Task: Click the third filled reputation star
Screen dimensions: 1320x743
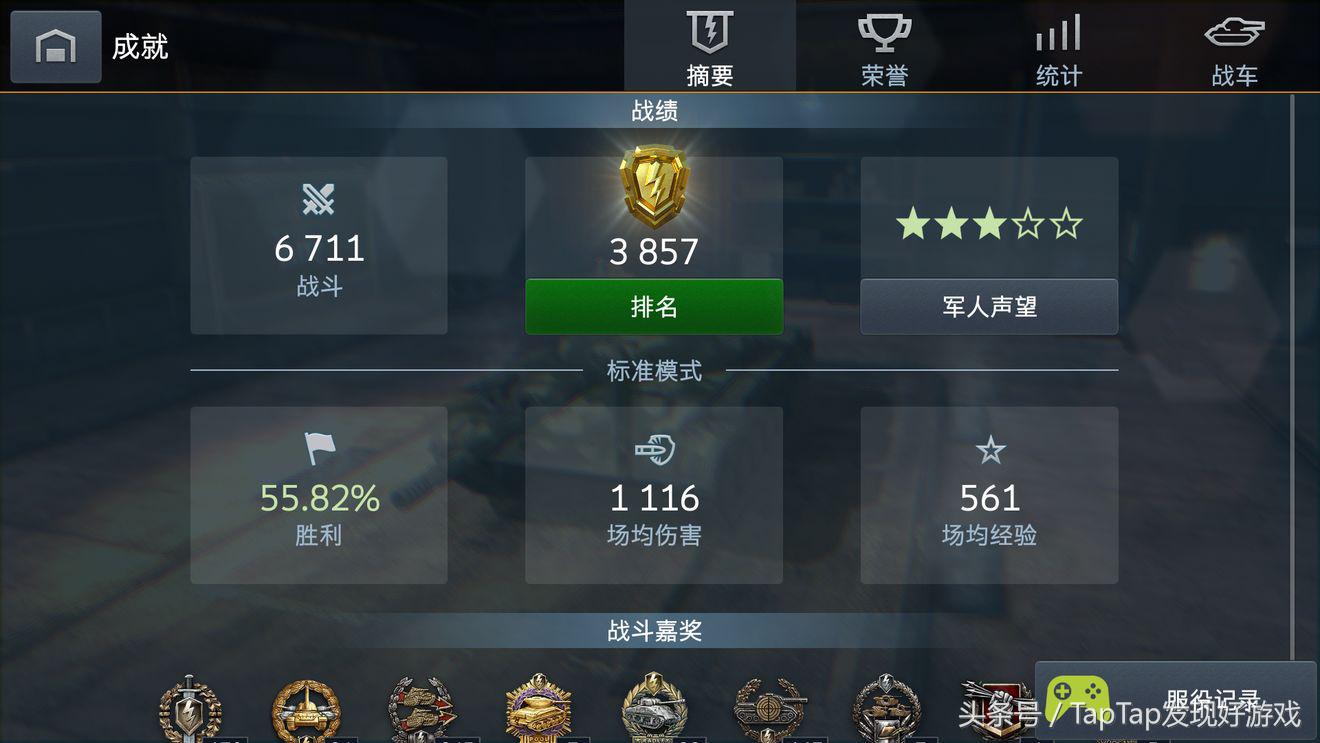Action: 988,224
